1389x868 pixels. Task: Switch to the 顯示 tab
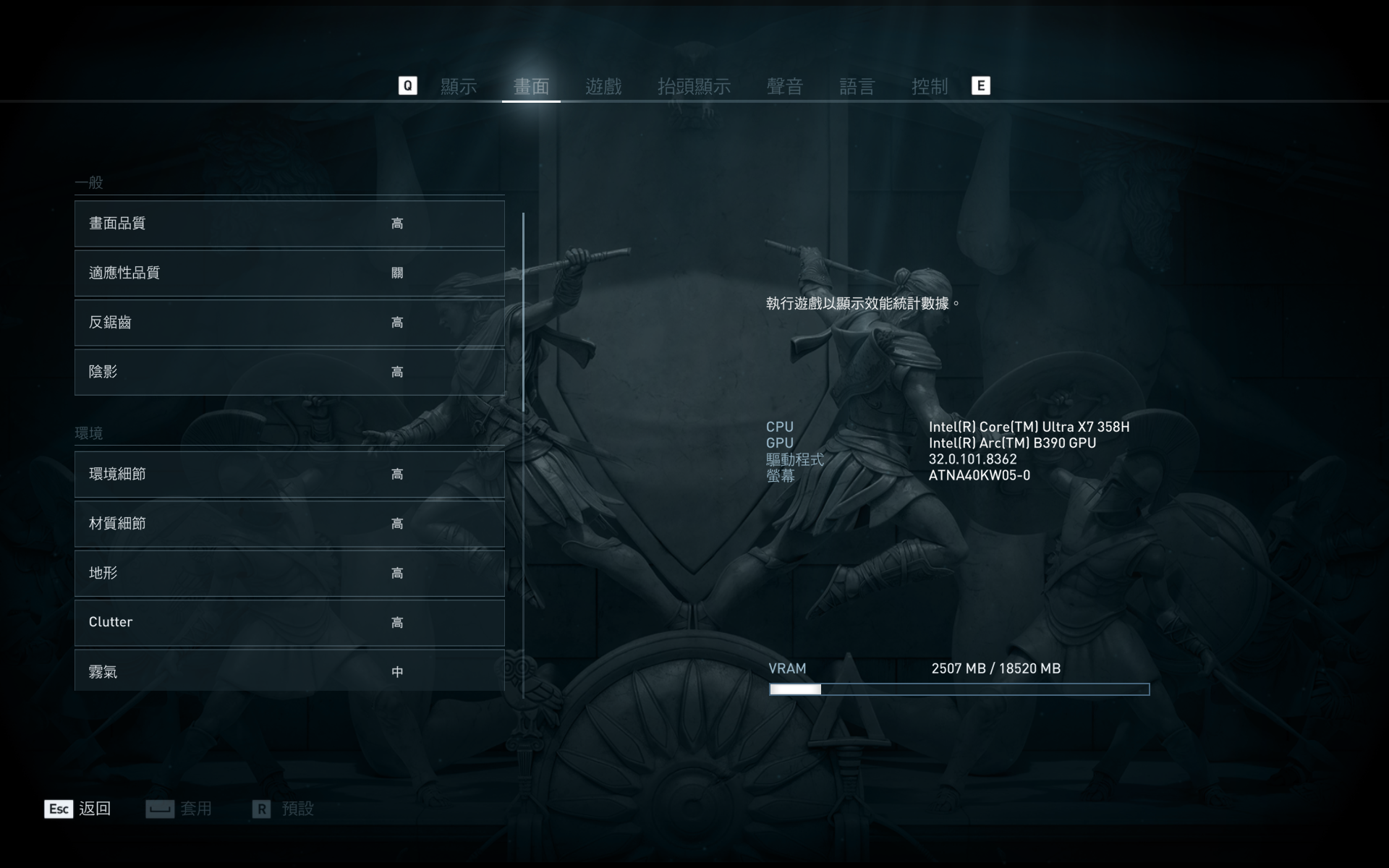click(x=459, y=87)
